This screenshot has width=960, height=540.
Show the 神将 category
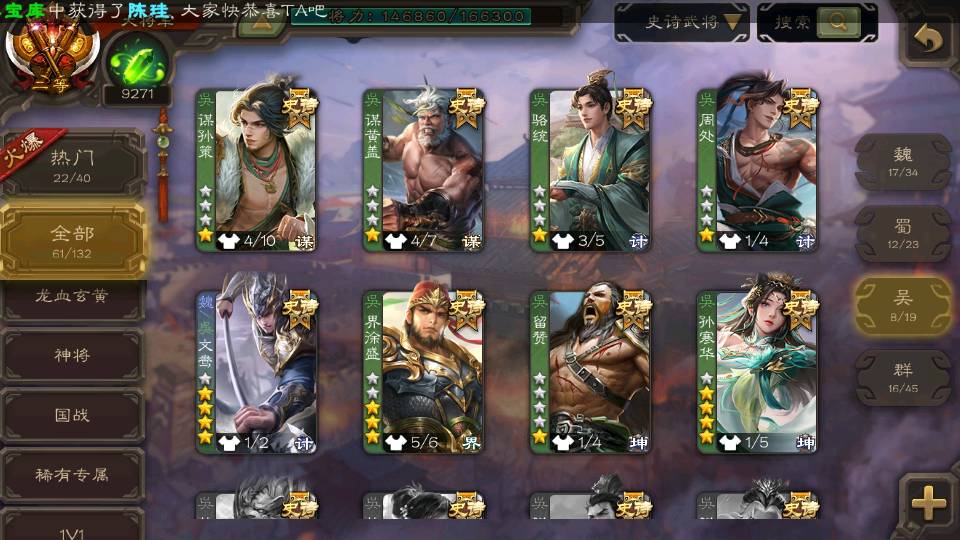coord(72,356)
